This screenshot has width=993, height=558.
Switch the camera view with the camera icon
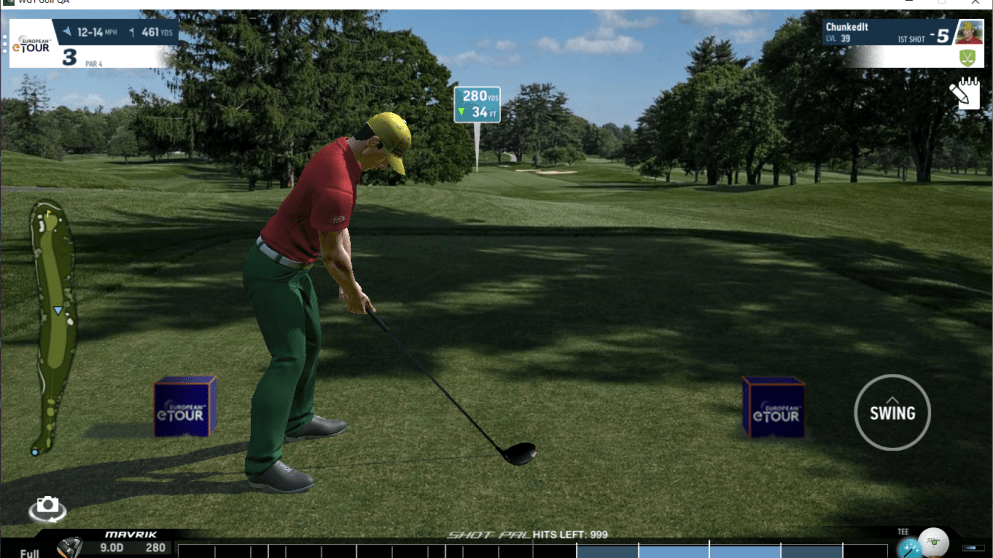tap(47, 508)
